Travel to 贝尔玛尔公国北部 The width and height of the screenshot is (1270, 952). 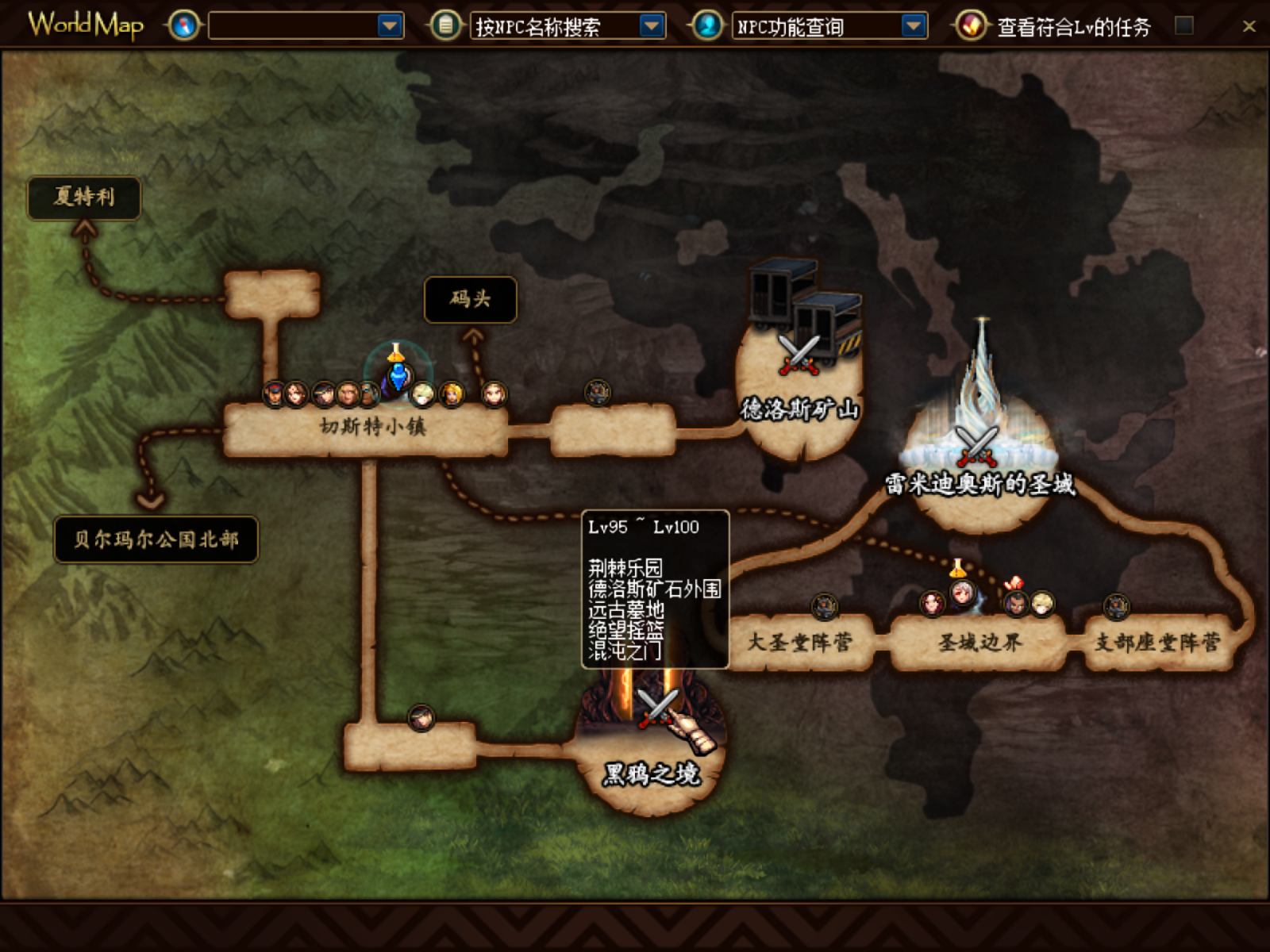click(156, 539)
